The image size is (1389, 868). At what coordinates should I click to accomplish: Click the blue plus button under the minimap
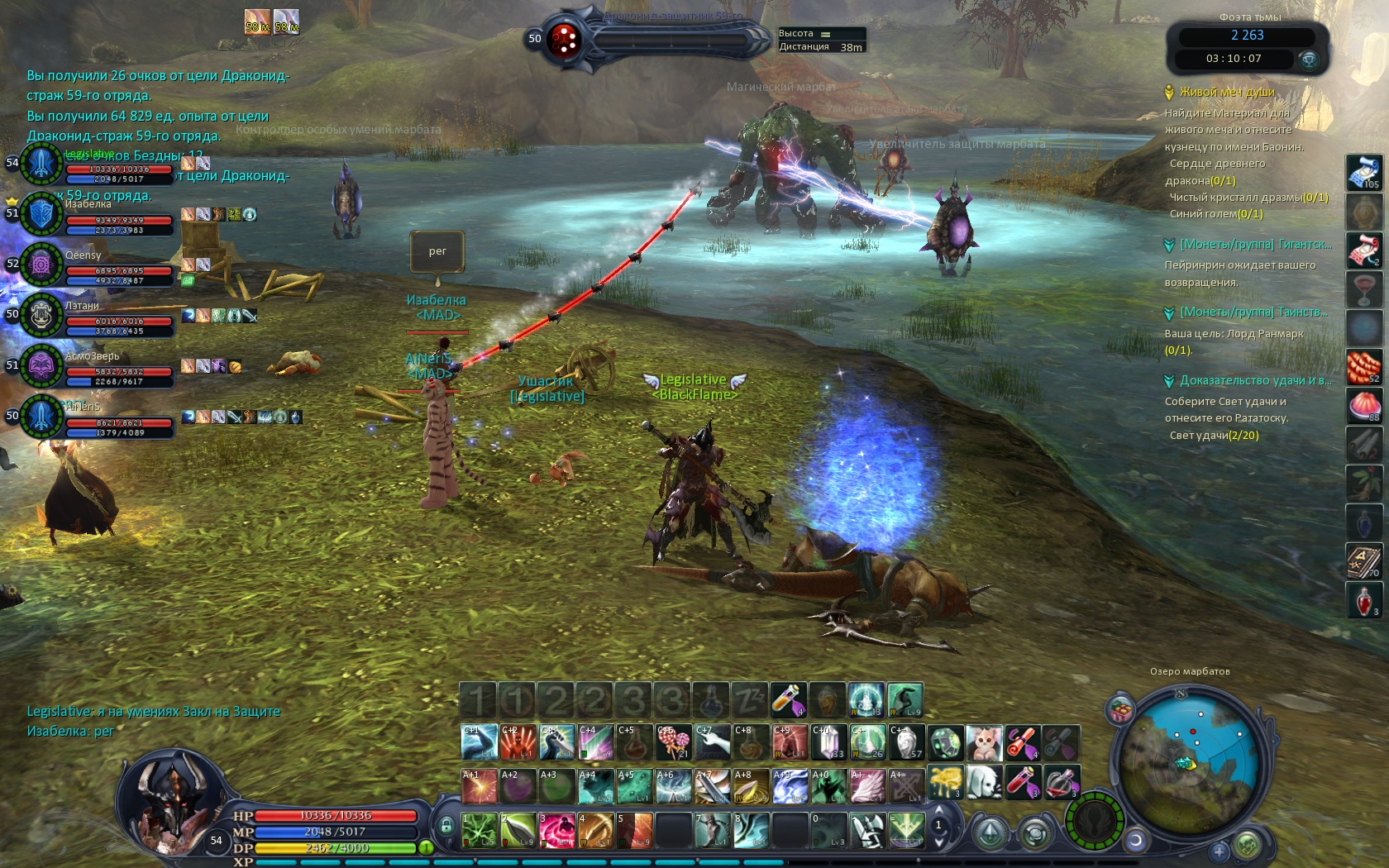(x=1219, y=850)
